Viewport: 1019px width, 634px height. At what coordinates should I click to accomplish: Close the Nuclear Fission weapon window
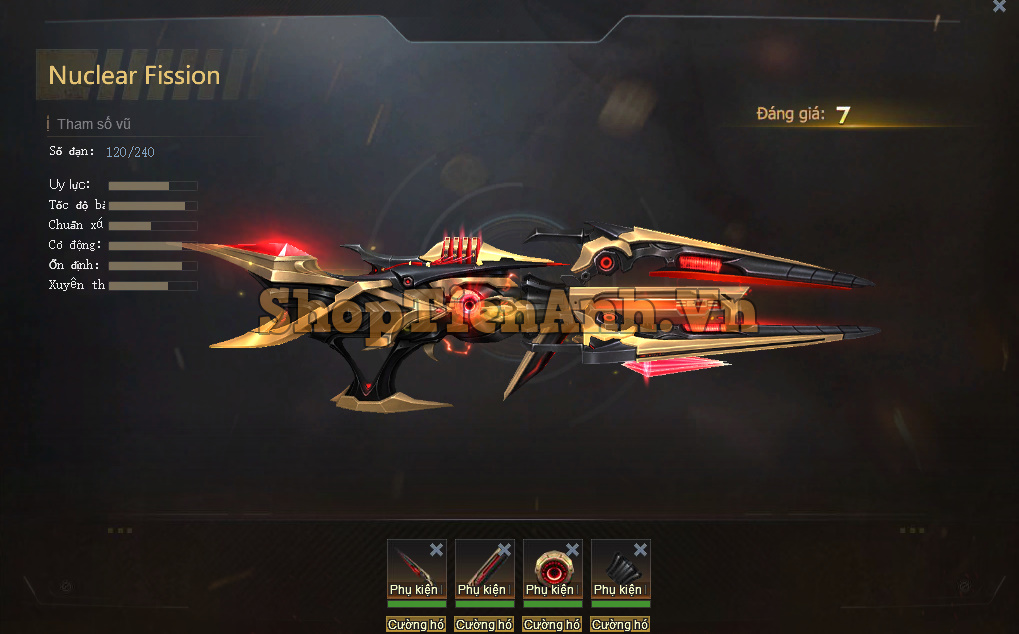(999, 6)
